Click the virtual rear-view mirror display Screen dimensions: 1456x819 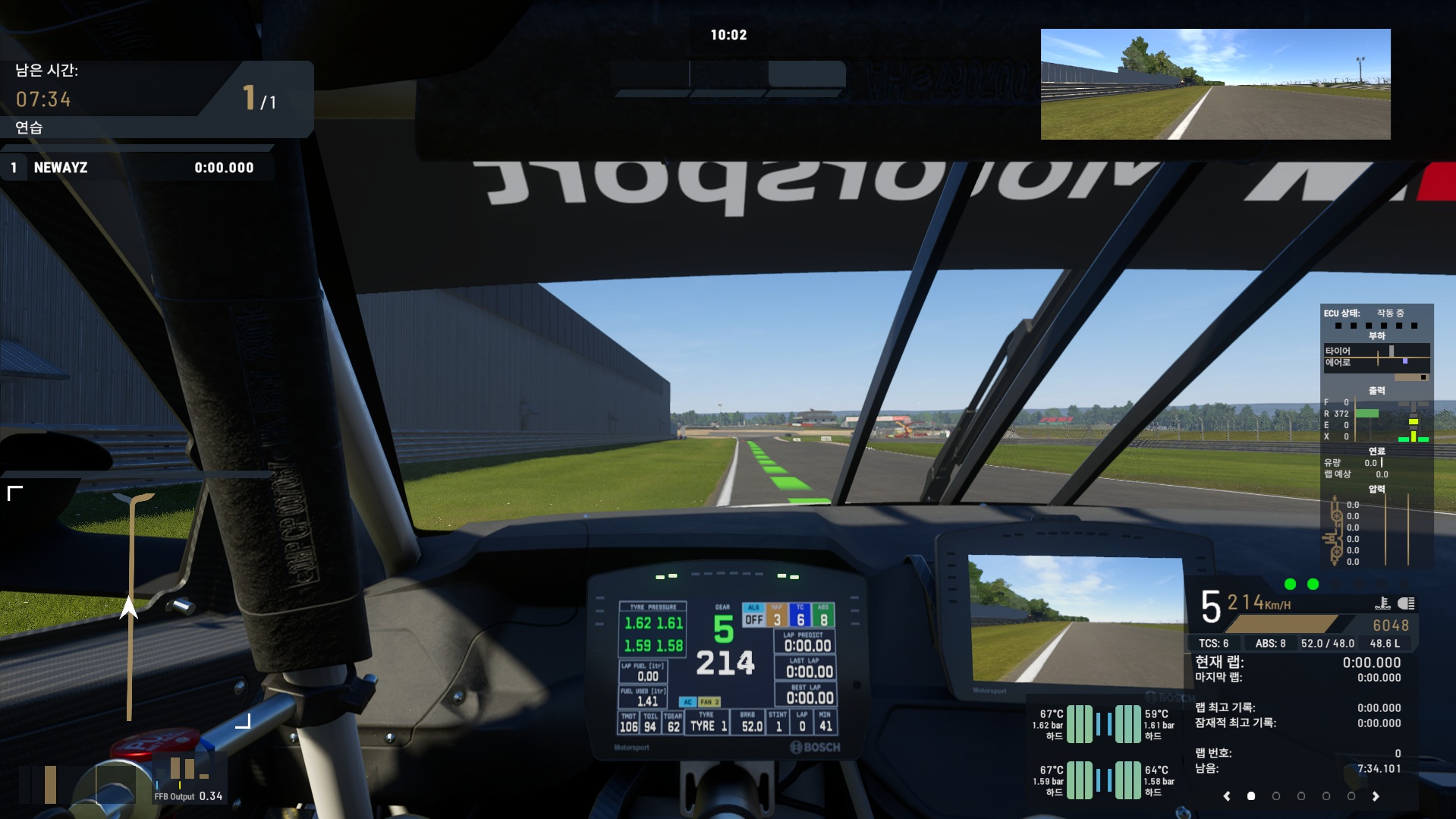1215,84
